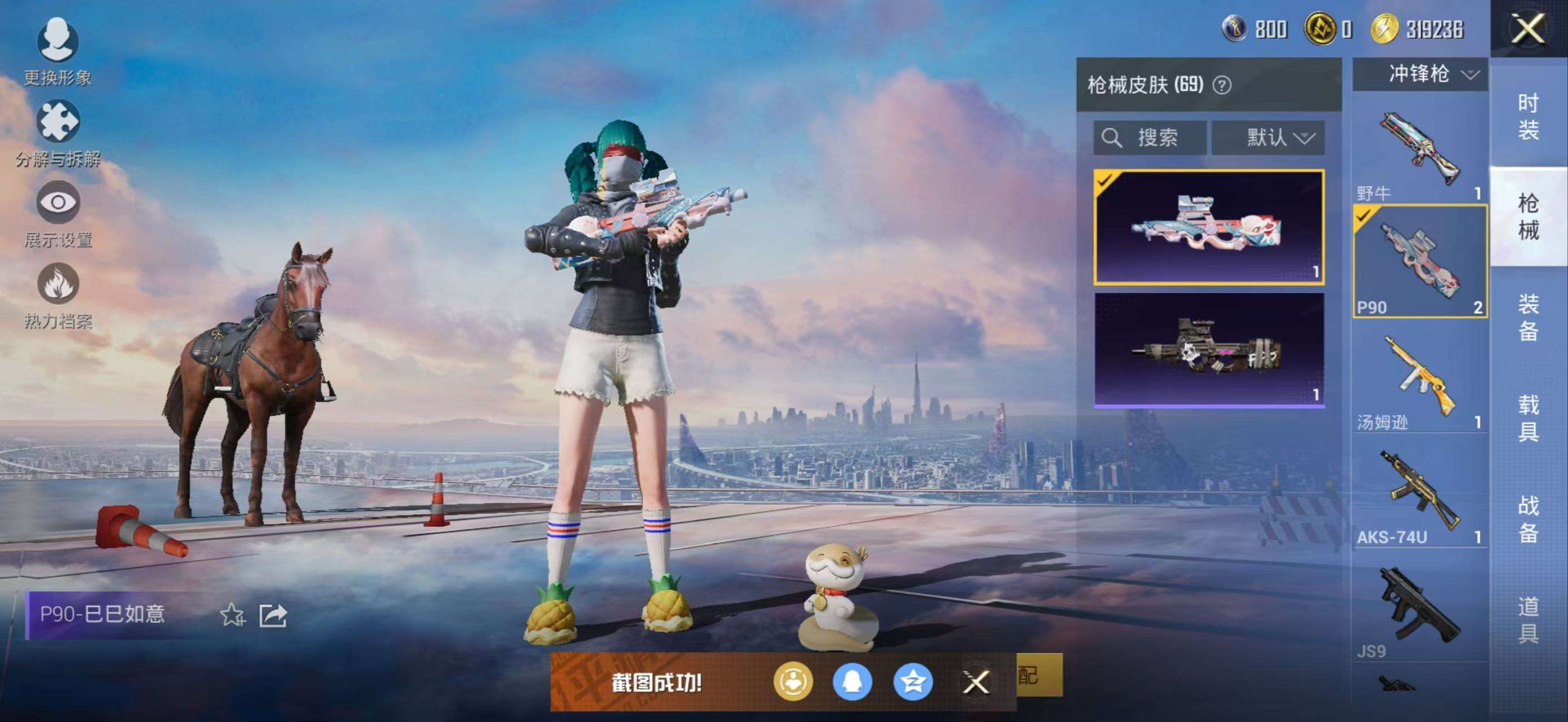Select the dark skull P90 skin
This screenshot has height=722, width=1568.
point(1208,349)
